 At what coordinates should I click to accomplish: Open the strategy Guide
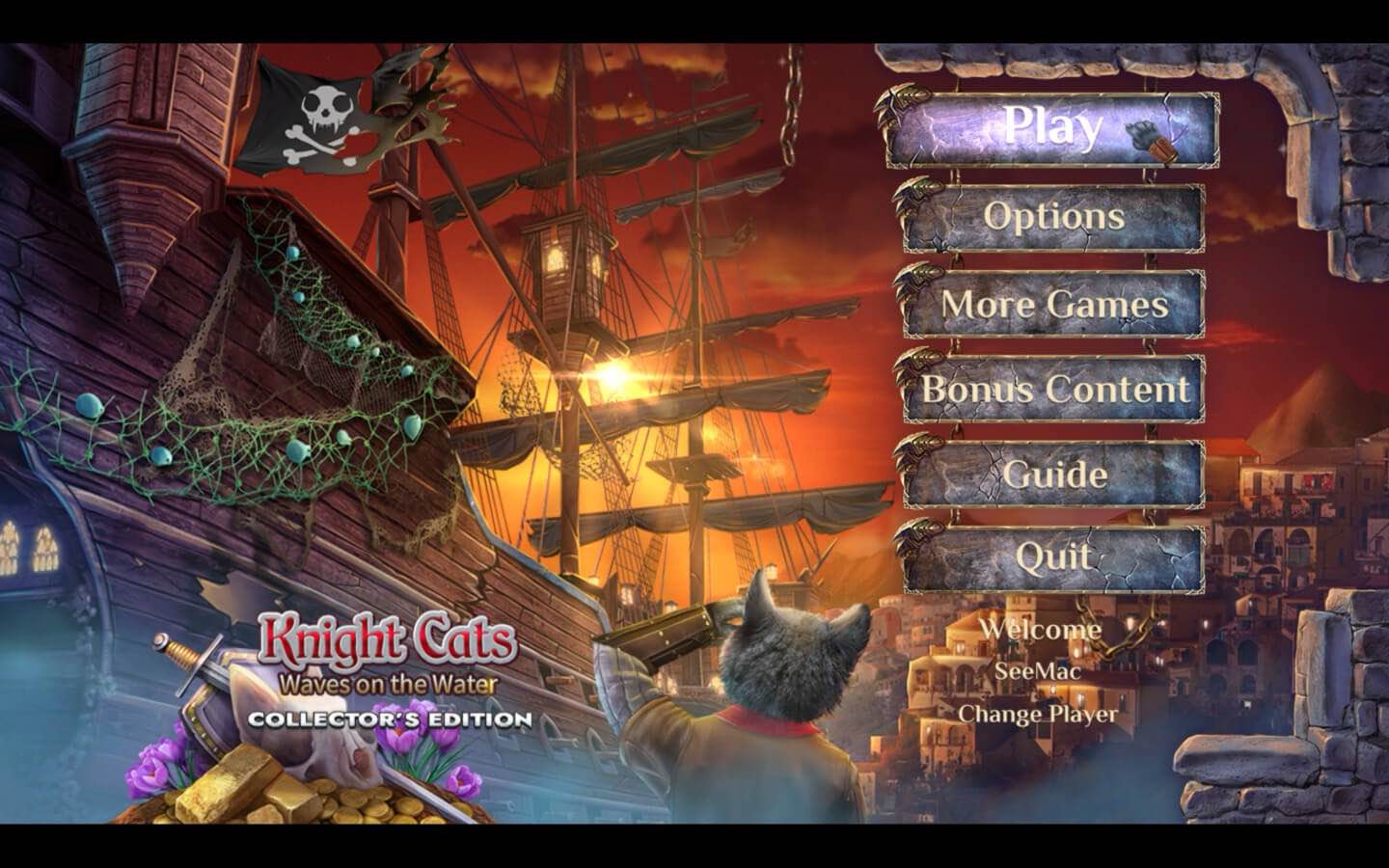click(1054, 475)
